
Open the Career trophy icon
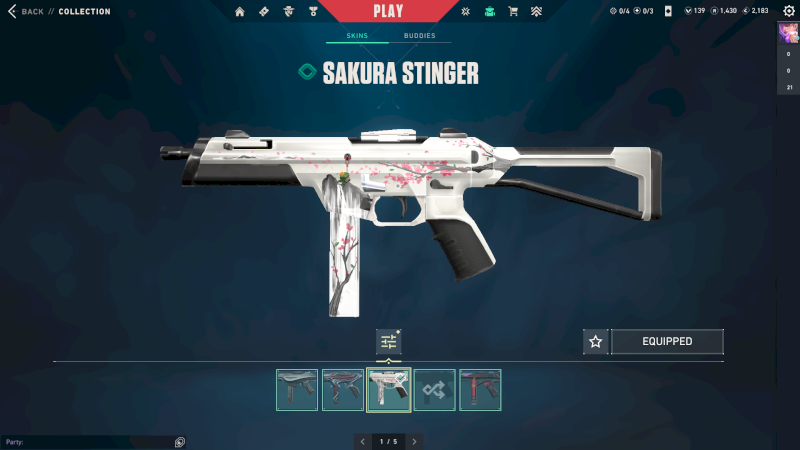pos(312,12)
